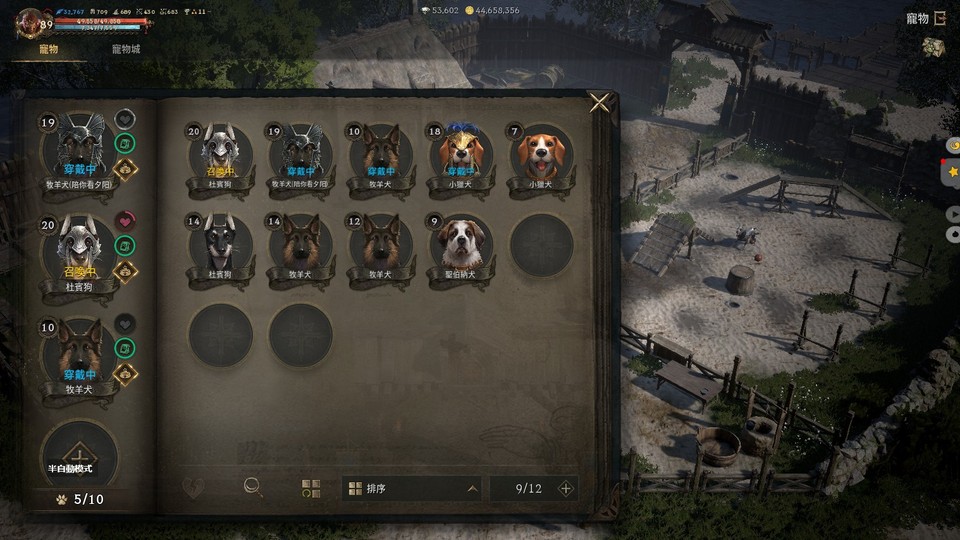The image size is (960, 540).
Task: Toggle the red heart favorite on equipped 杜賓狗
Action: [125, 221]
